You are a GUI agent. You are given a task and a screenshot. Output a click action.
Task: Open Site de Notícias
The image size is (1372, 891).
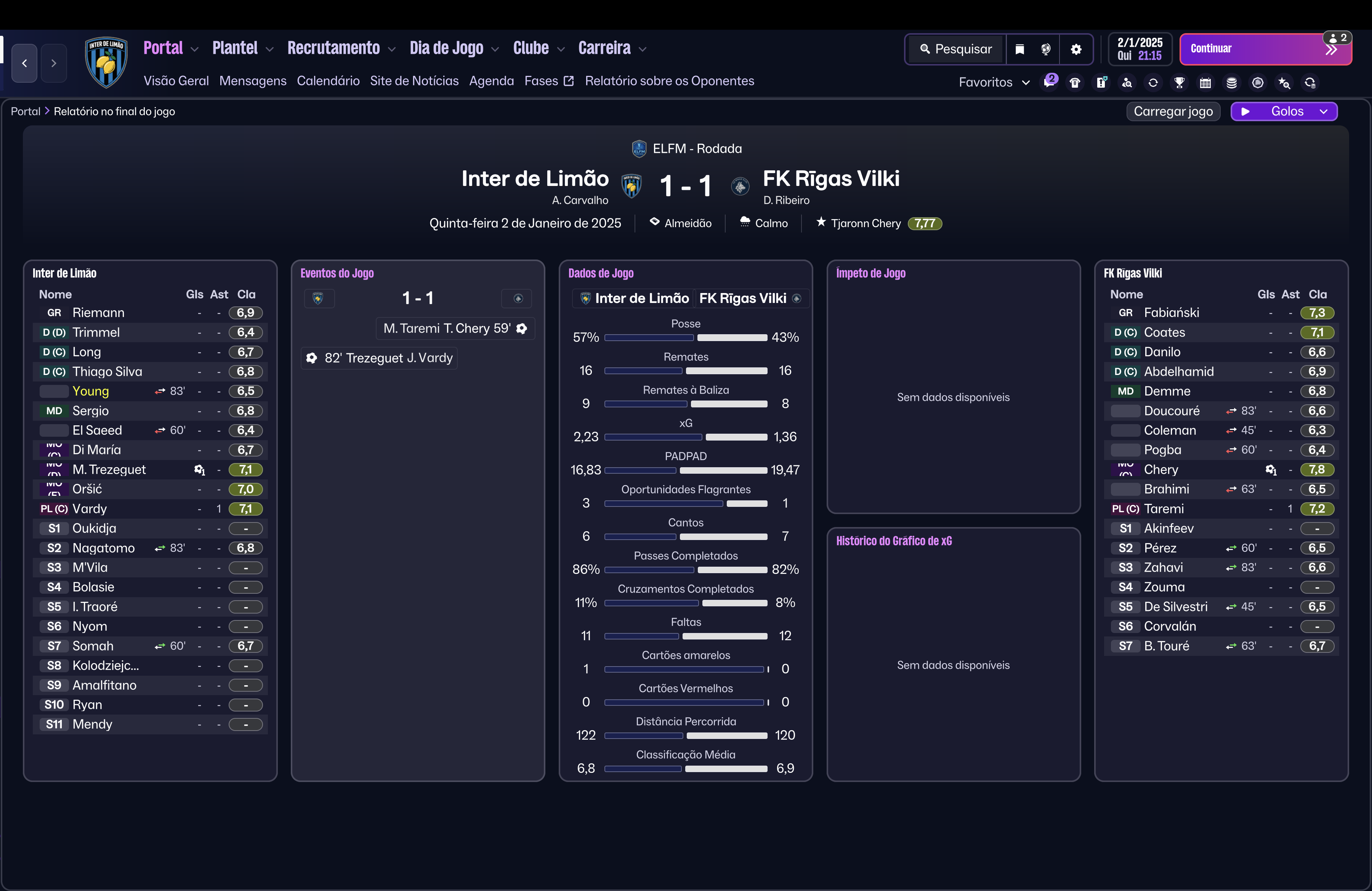point(414,81)
